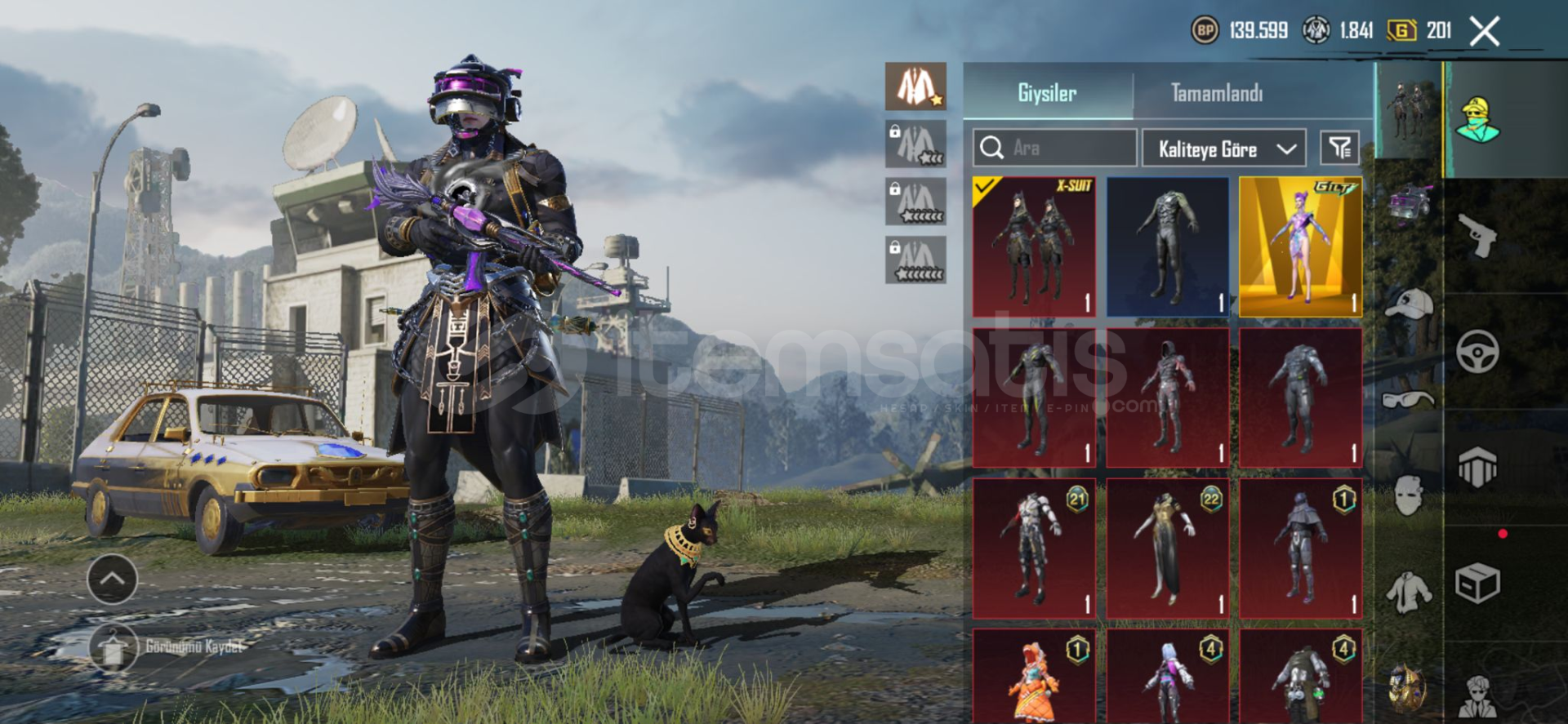Open the Tamamlandı tab
The width and height of the screenshot is (1568, 724).
pyautogui.click(x=1216, y=93)
